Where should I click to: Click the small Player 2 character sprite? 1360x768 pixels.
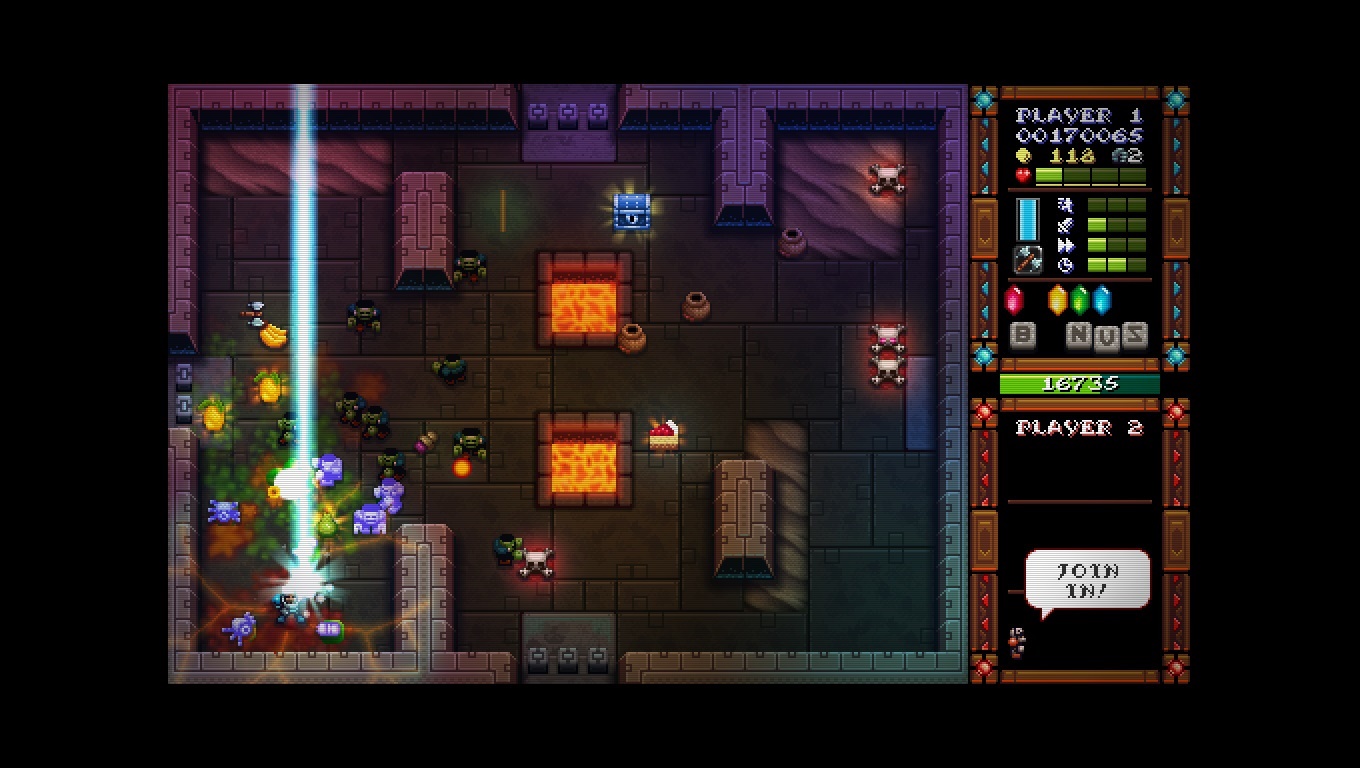[x=1017, y=641]
